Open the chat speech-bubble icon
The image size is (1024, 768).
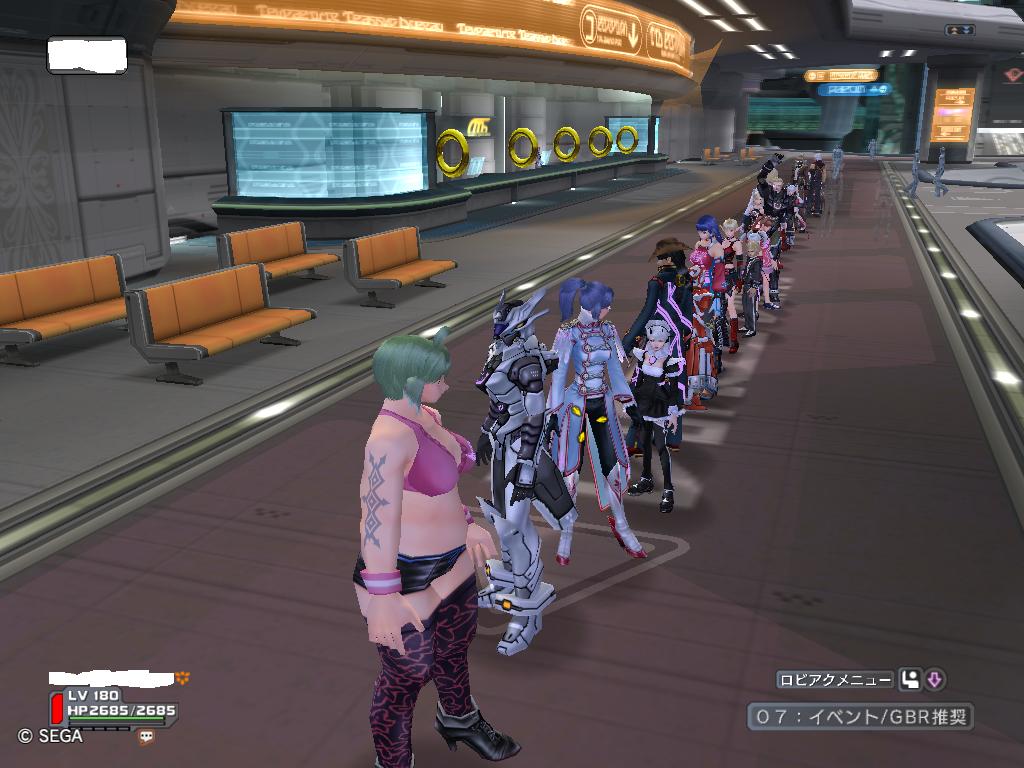click(x=147, y=737)
